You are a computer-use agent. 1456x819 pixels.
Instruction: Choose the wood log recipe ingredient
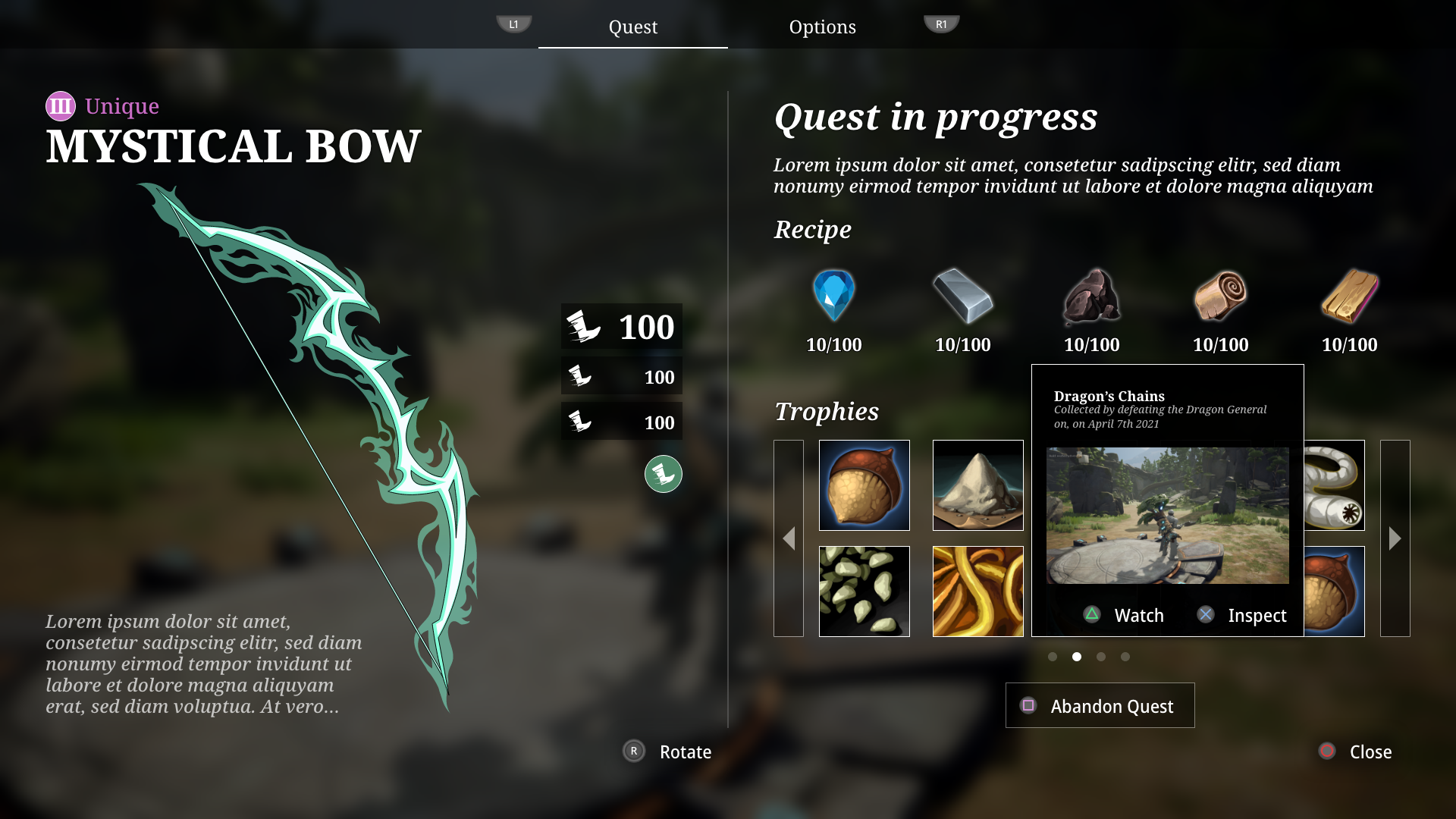pyautogui.click(x=1220, y=297)
